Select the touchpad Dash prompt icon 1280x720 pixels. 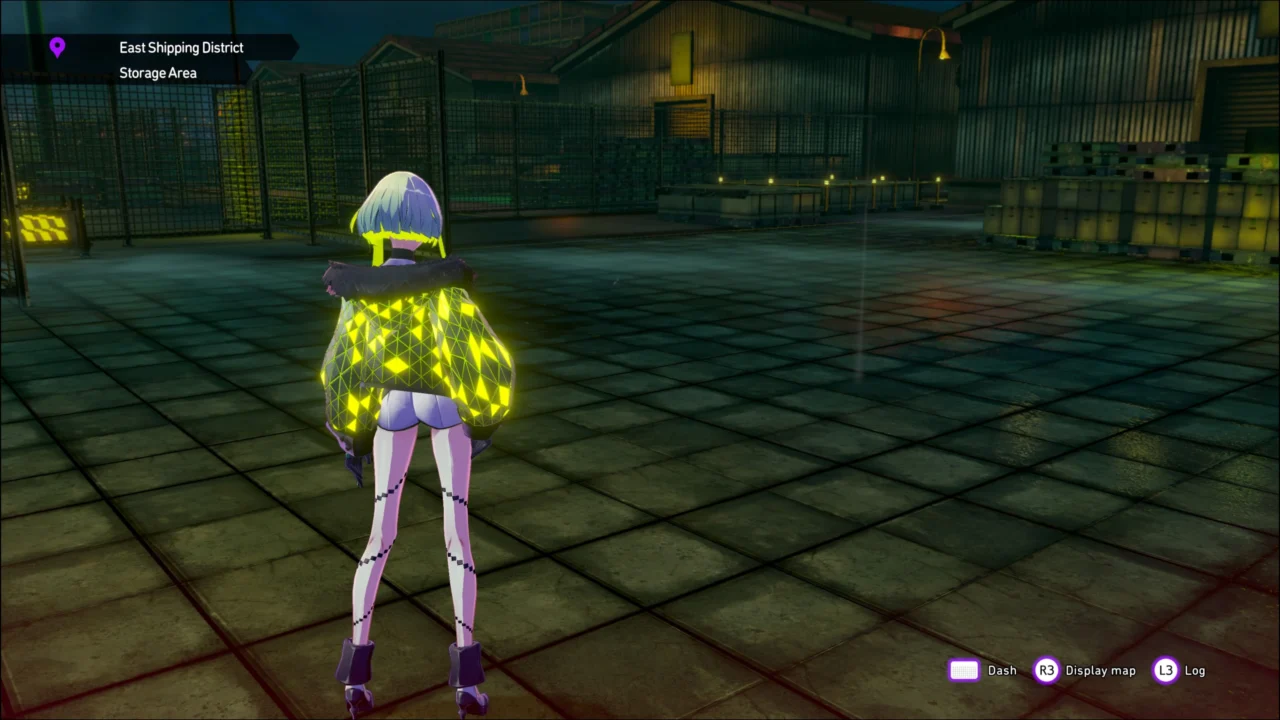click(963, 670)
